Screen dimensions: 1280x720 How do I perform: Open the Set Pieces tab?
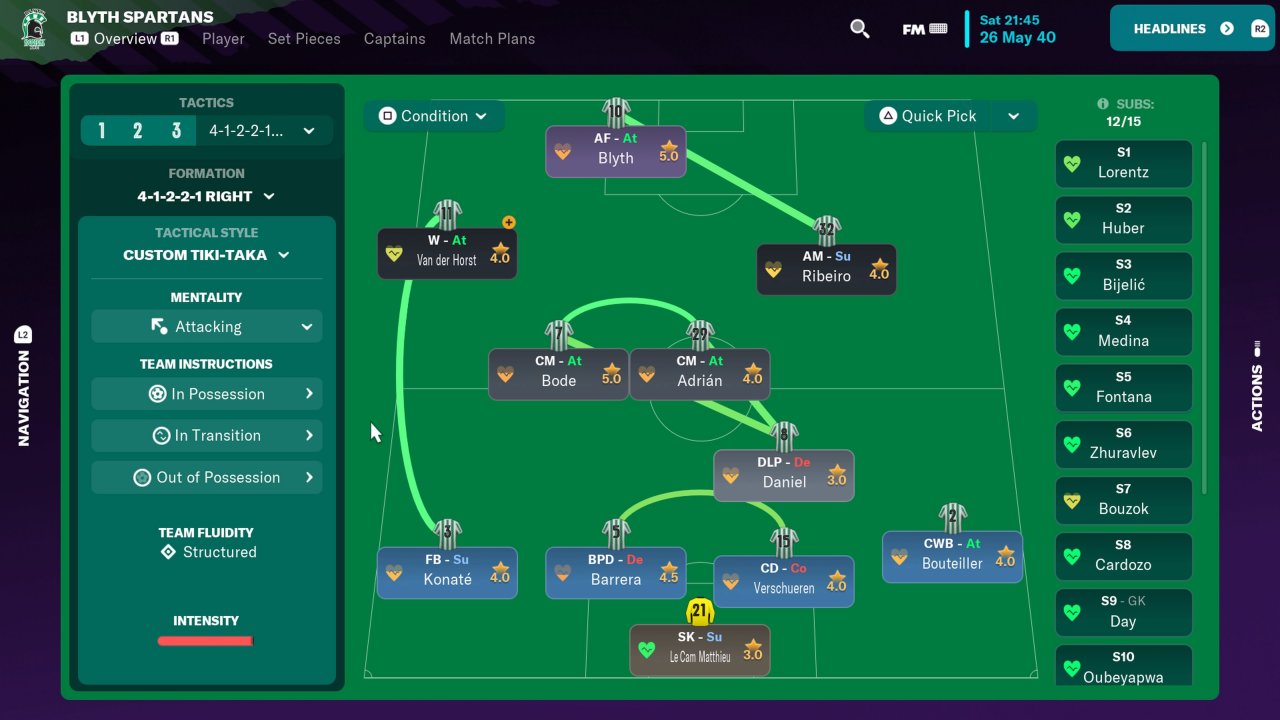tap(304, 39)
